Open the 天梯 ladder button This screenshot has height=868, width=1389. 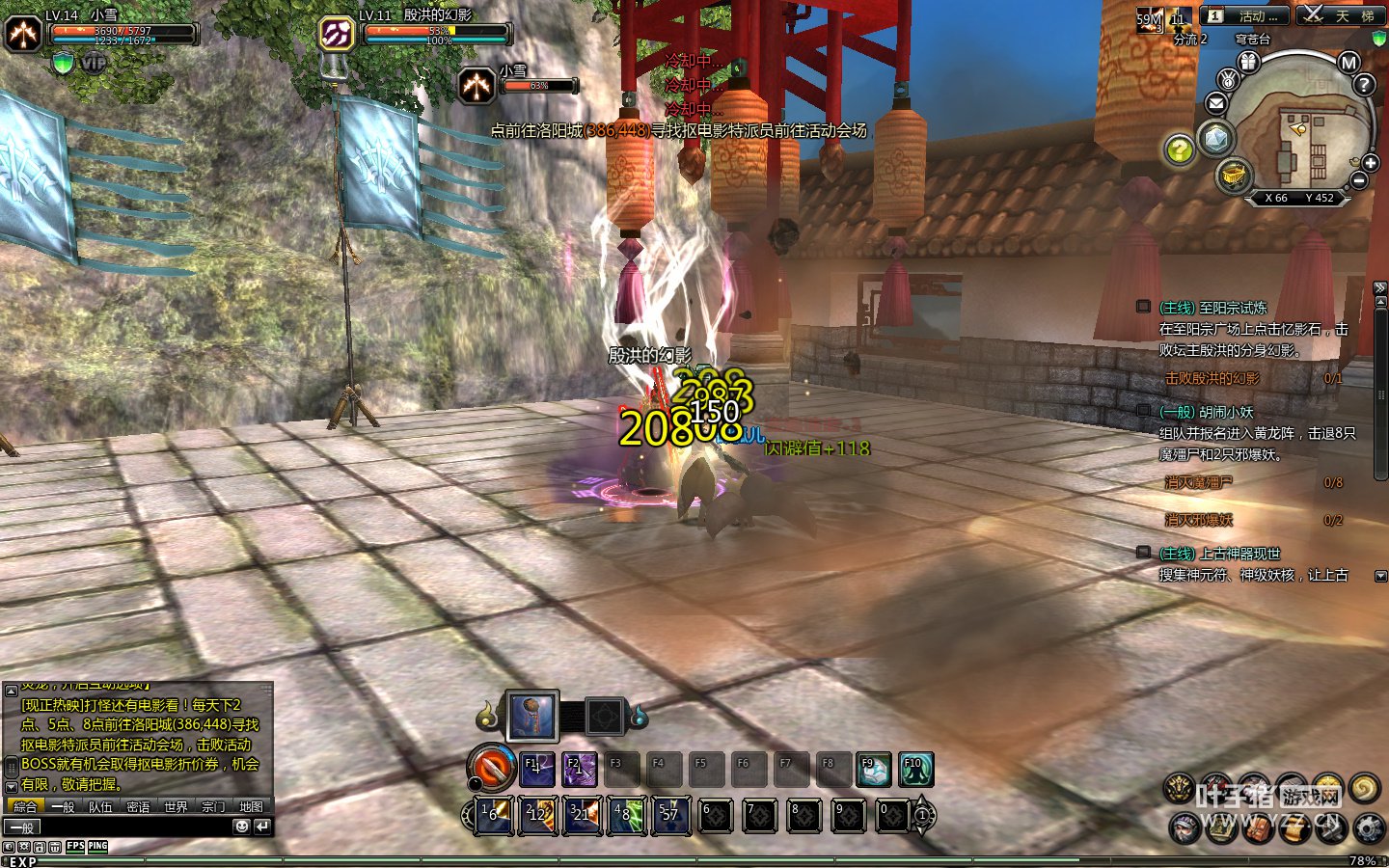pos(1340,15)
